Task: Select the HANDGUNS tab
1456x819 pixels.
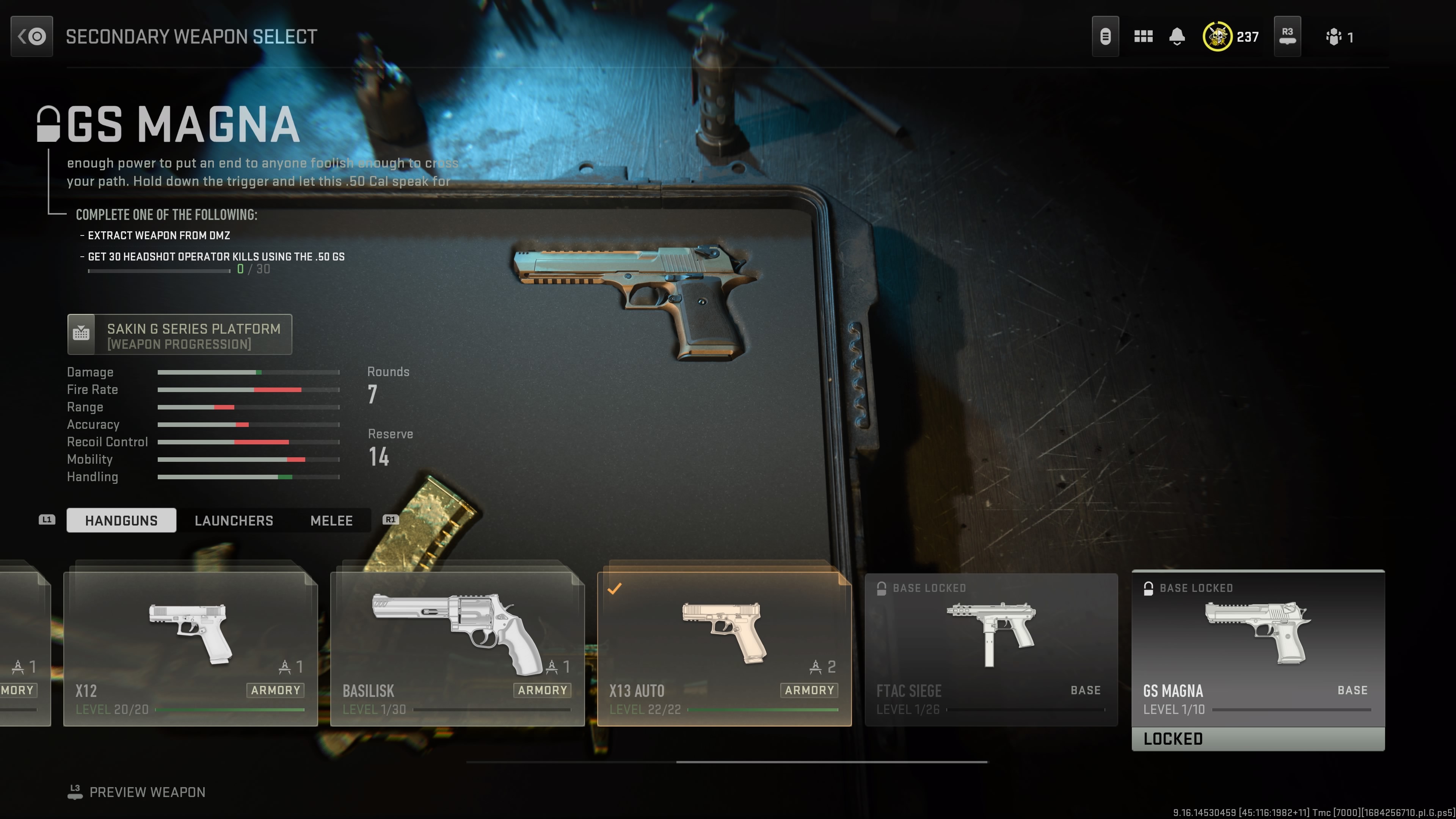Action: pyautogui.click(x=121, y=521)
